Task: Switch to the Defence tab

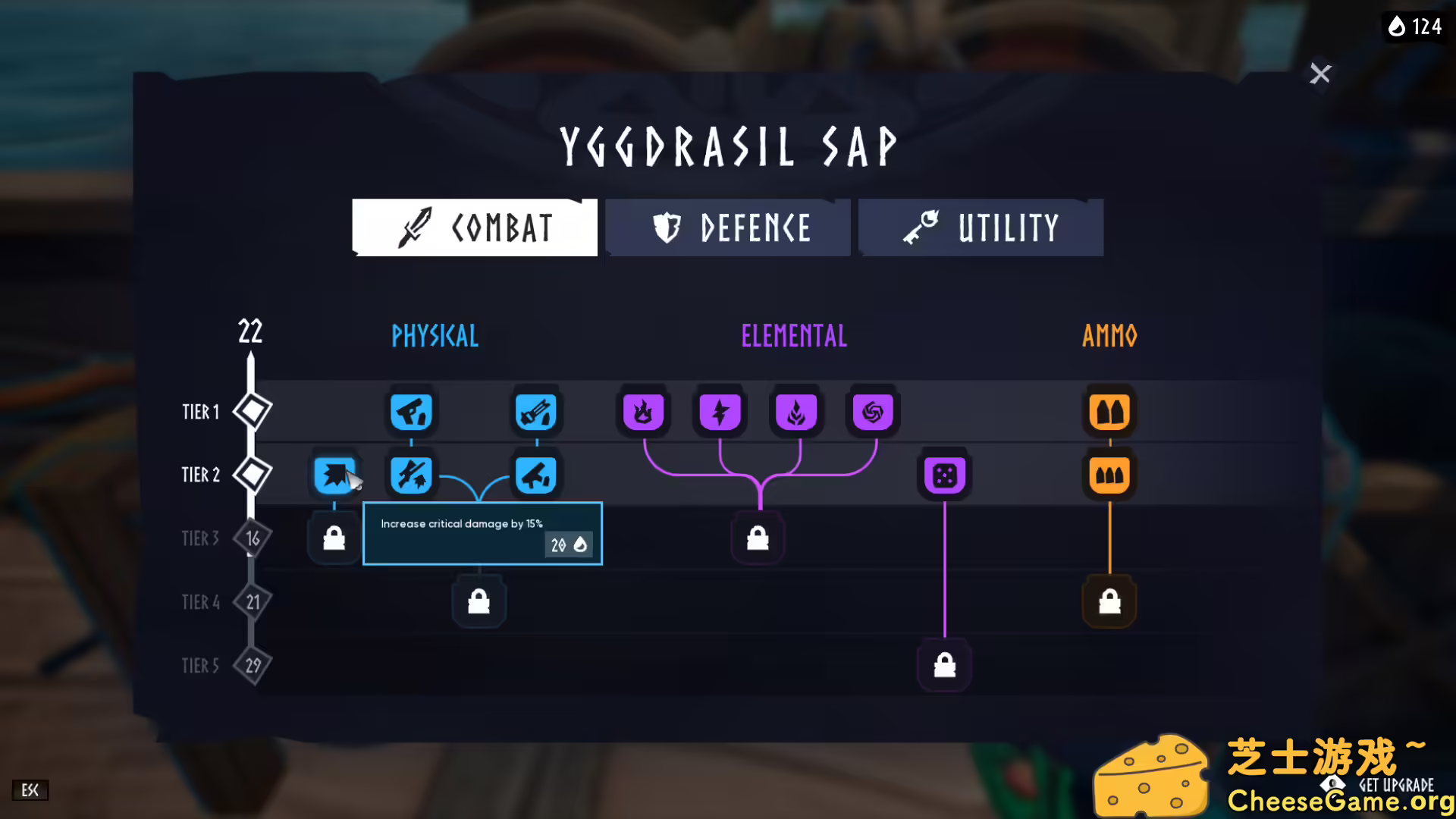Action: pyautogui.click(x=728, y=227)
